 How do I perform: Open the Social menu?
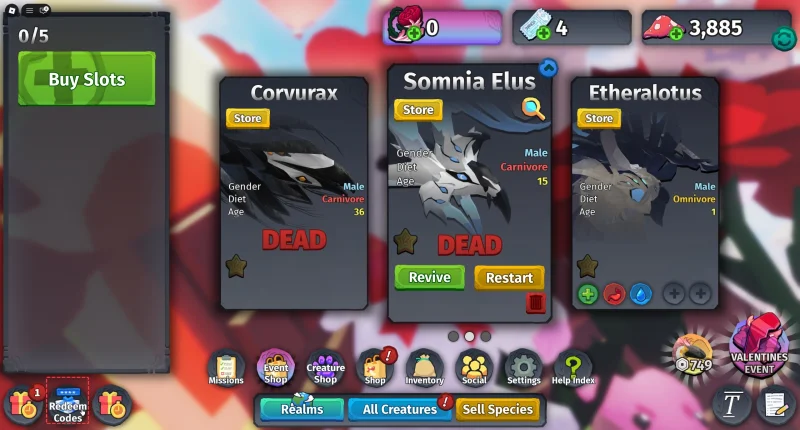tap(474, 368)
